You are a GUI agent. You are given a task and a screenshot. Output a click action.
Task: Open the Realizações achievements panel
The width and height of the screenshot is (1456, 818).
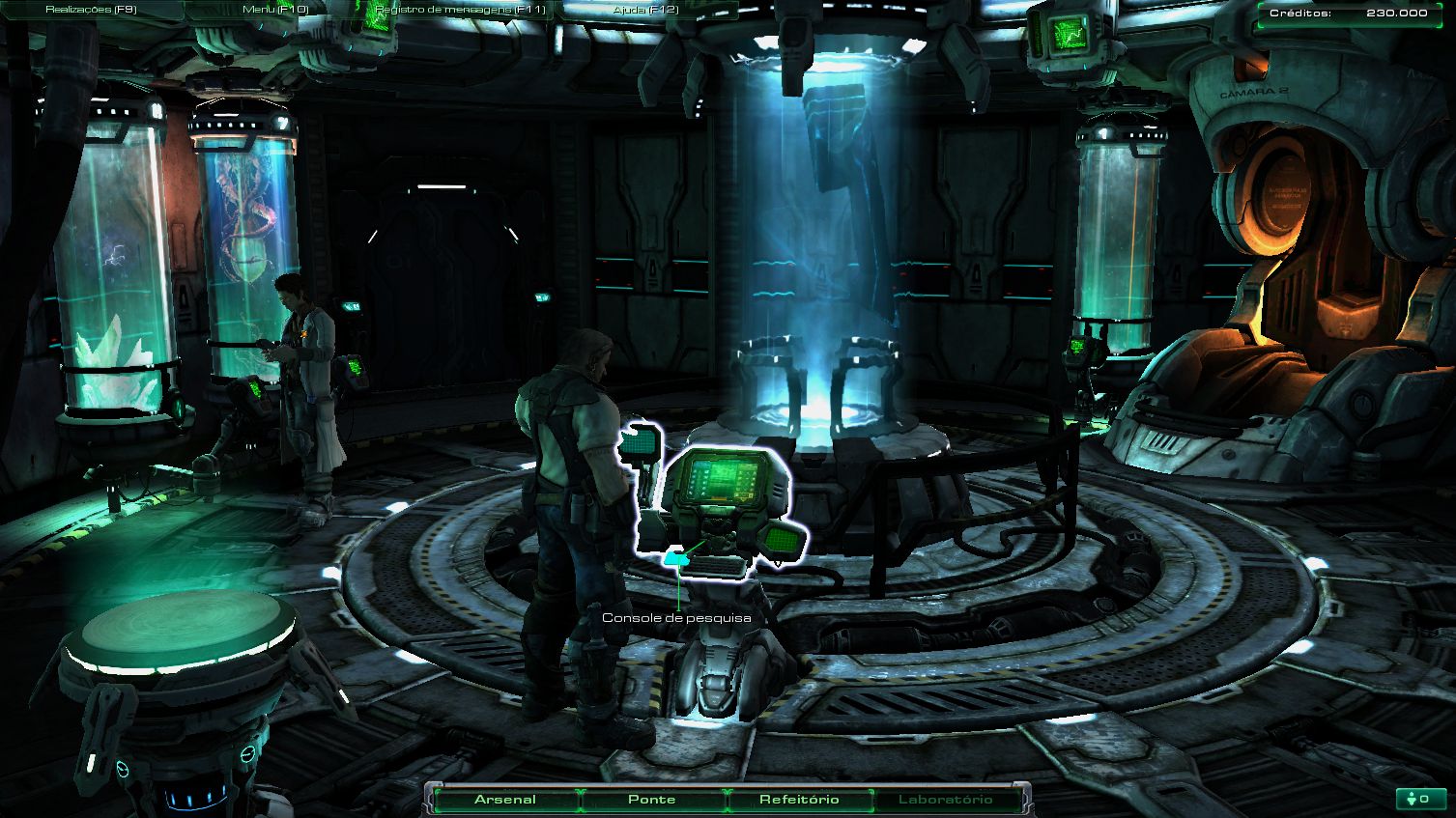[x=91, y=10]
